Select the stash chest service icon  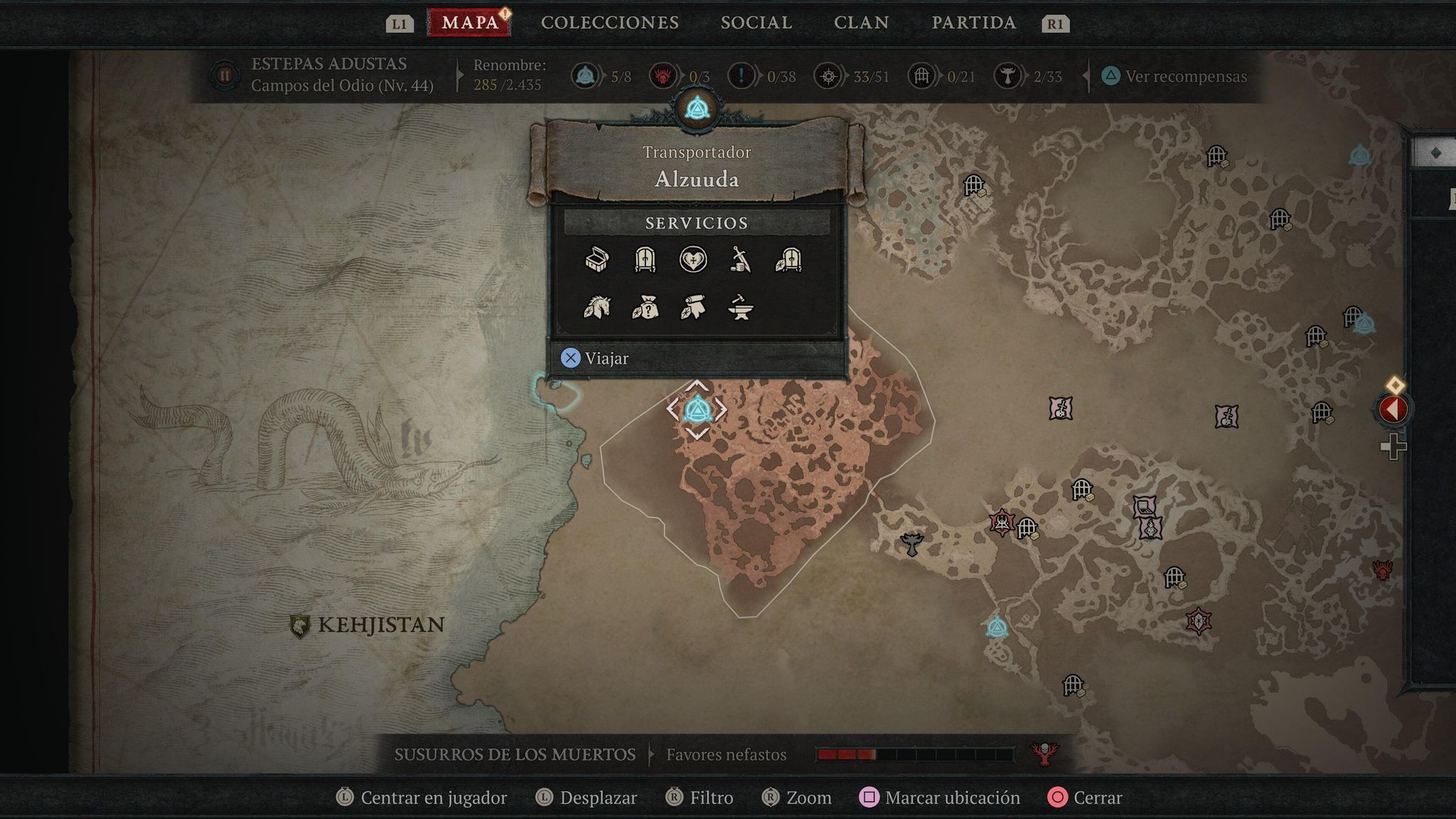[597, 261]
